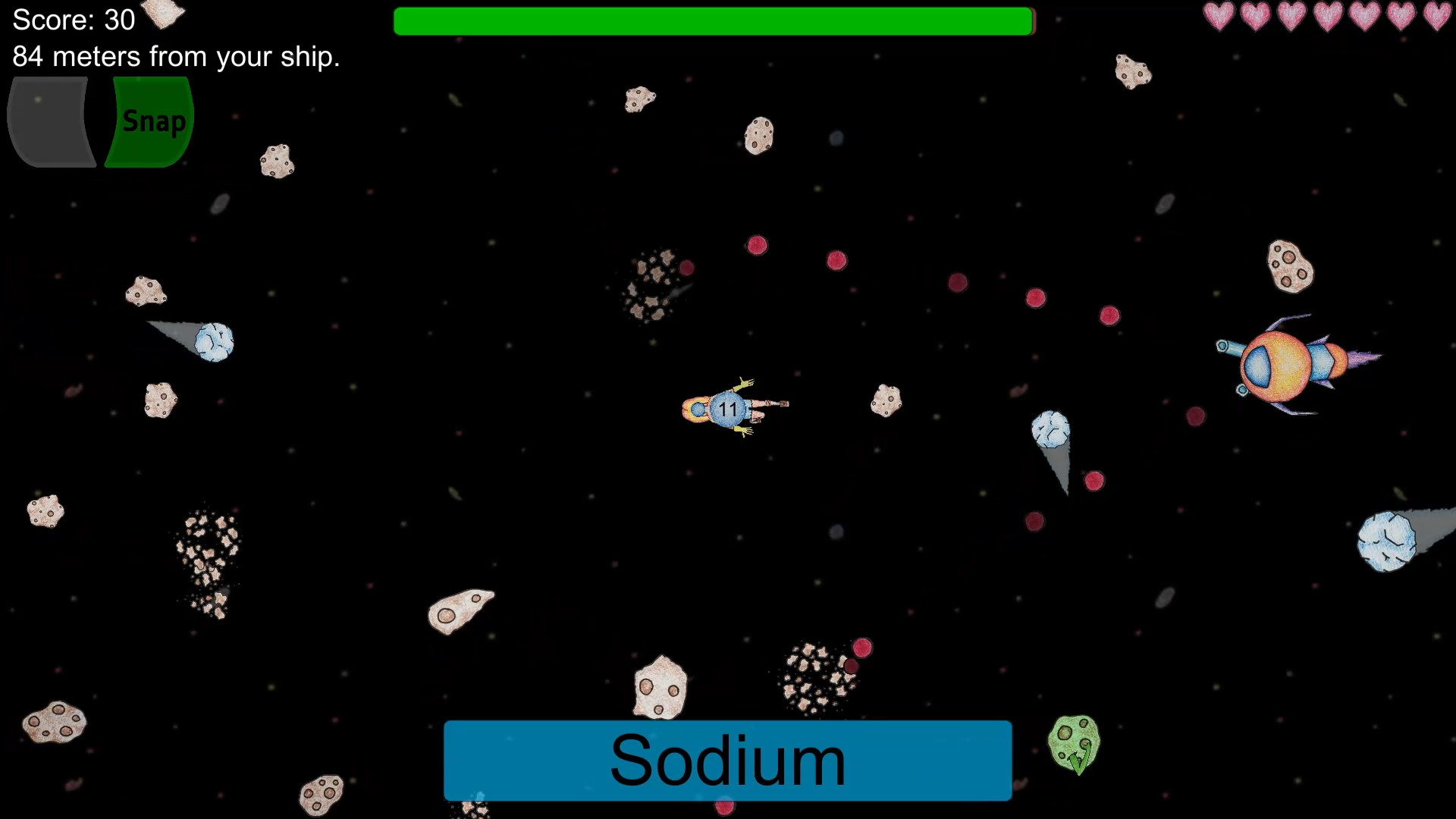
Task: Click the icy snowball right of the astronaut
Action: pyautogui.click(x=1051, y=428)
